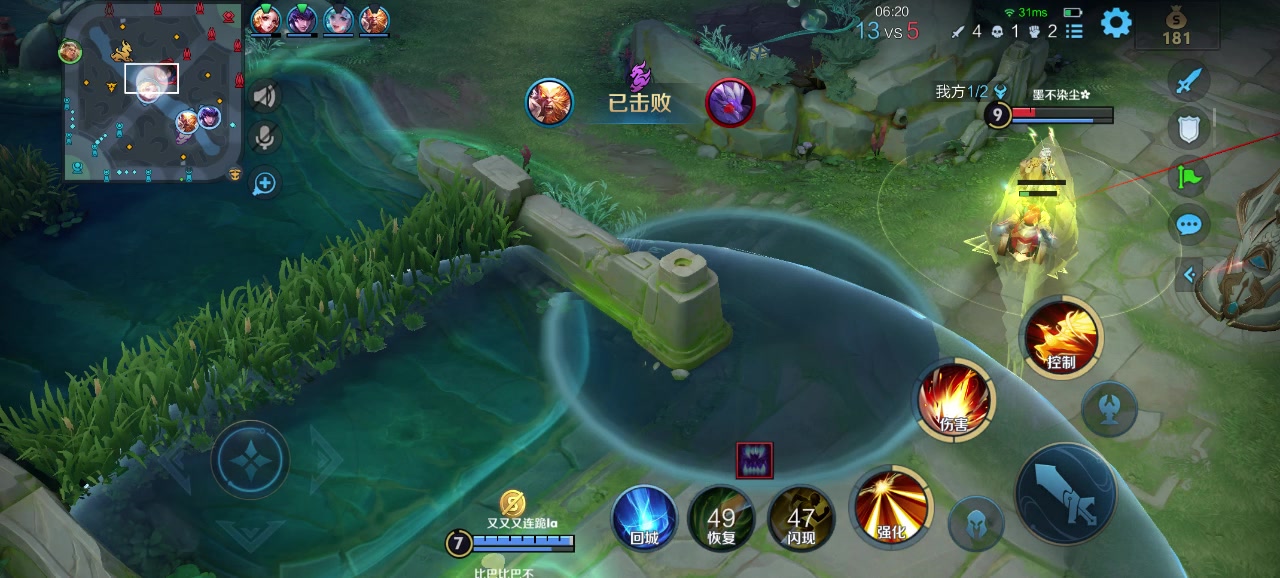Hit the basic sword attack button
This screenshot has width=1280, height=578.
[1066, 493]
